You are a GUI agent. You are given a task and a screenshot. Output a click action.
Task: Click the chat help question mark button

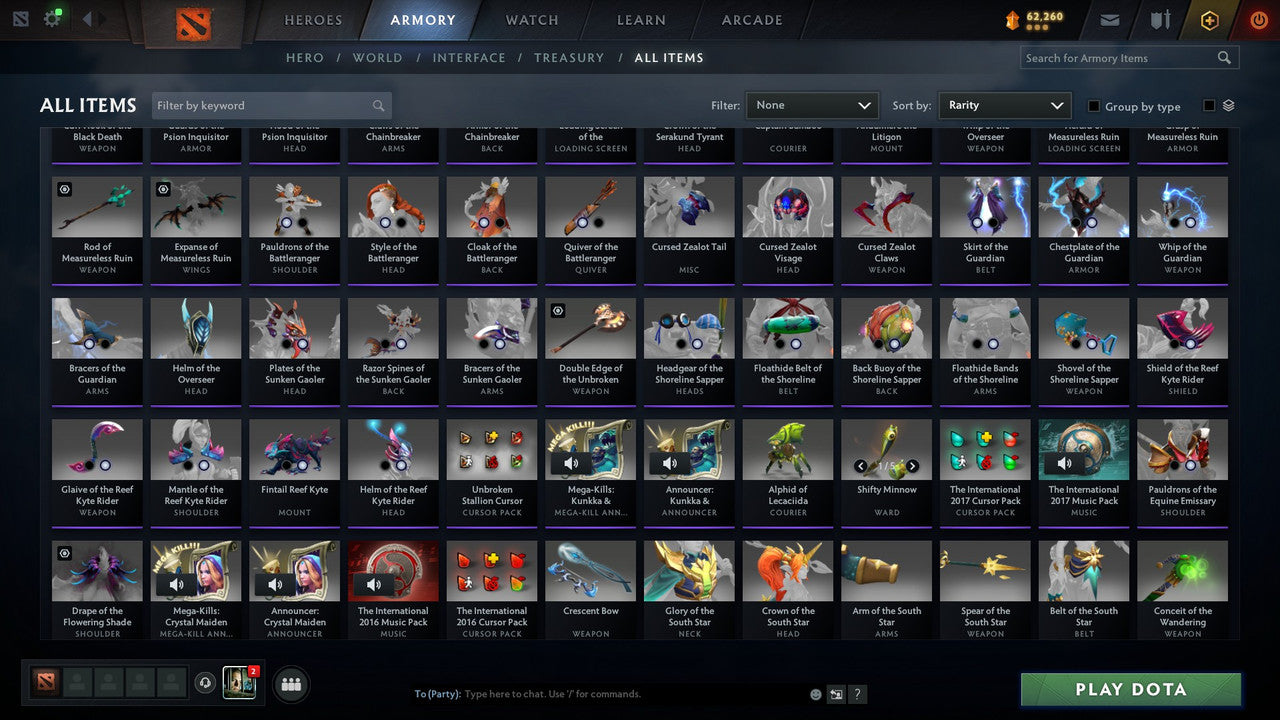tap(857, 693)
